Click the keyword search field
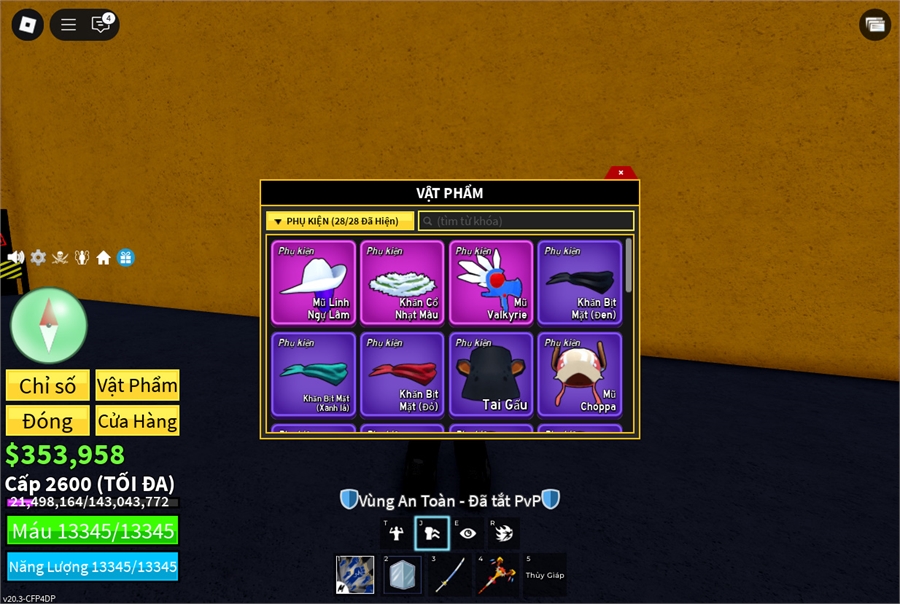Viewport: 900px width, 604px height. pos(526,221)
